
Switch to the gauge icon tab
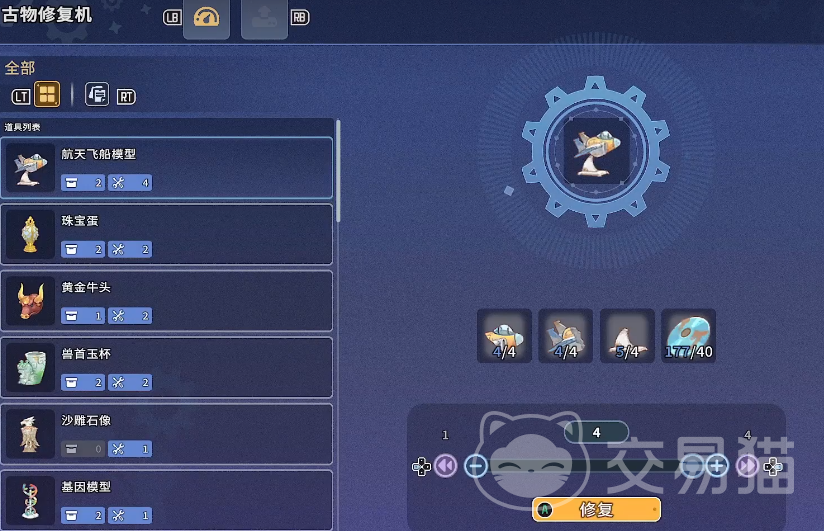(x=206, y=19)
